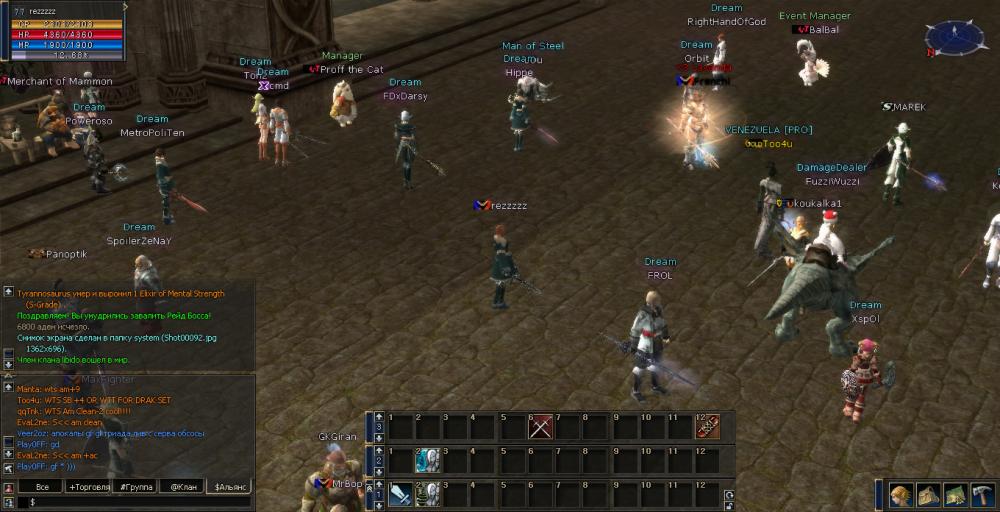
Task: Use the blue elf icon on the middle bar
Action: [428, 460]
